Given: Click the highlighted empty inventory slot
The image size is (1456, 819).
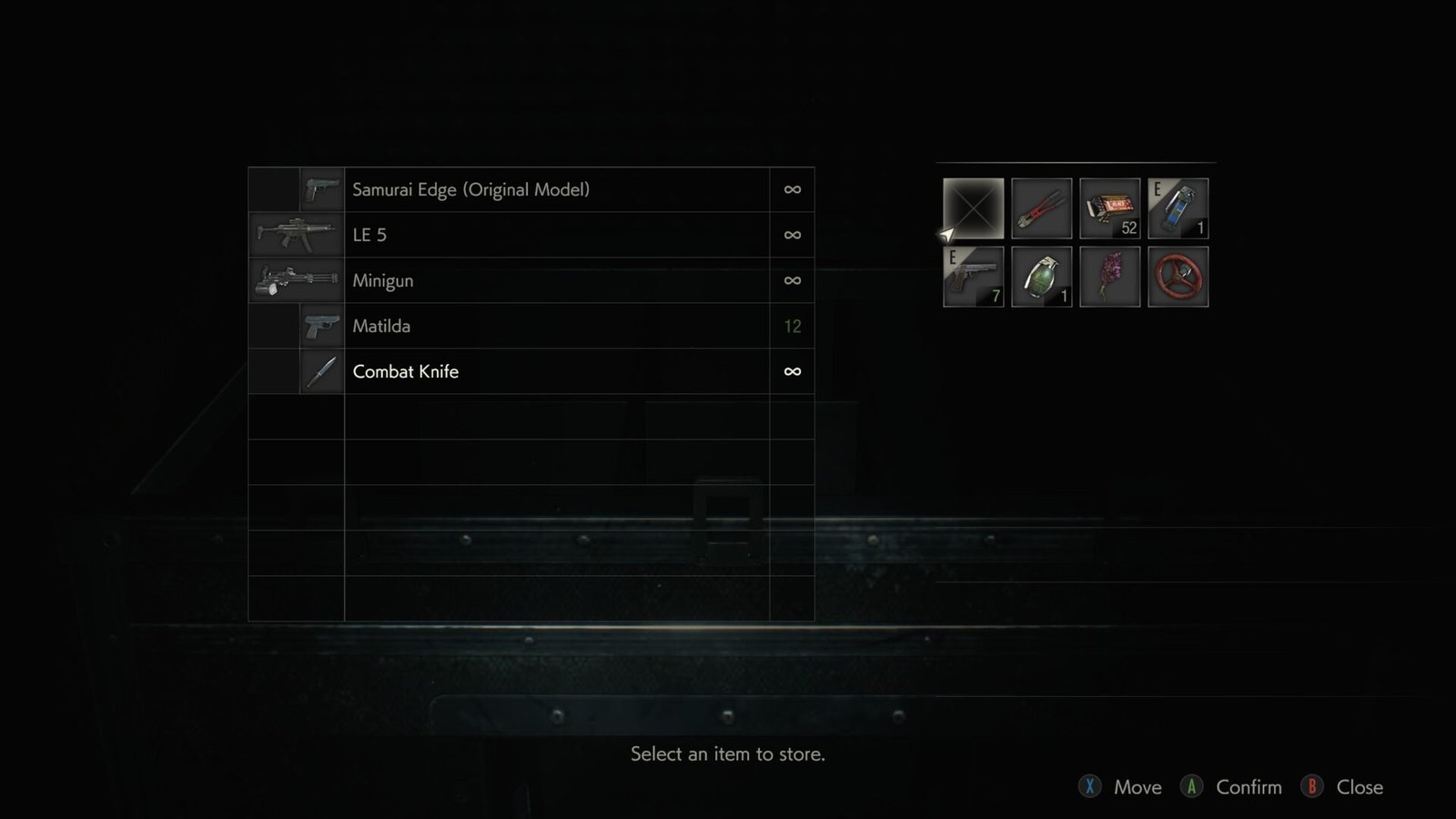Looking at the screenshot, I should pos(974,207).
